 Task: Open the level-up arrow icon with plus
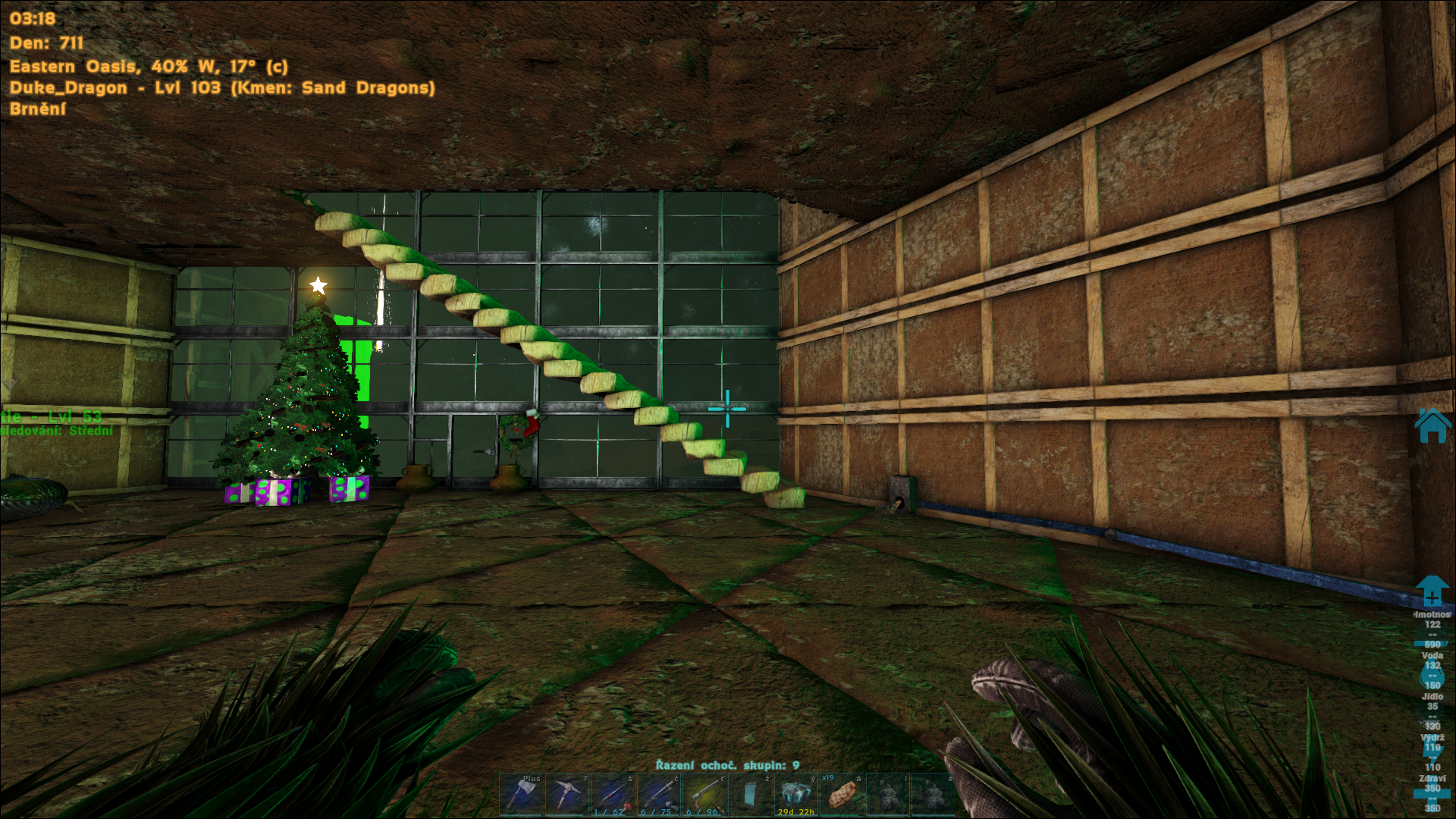[1432, 591]
